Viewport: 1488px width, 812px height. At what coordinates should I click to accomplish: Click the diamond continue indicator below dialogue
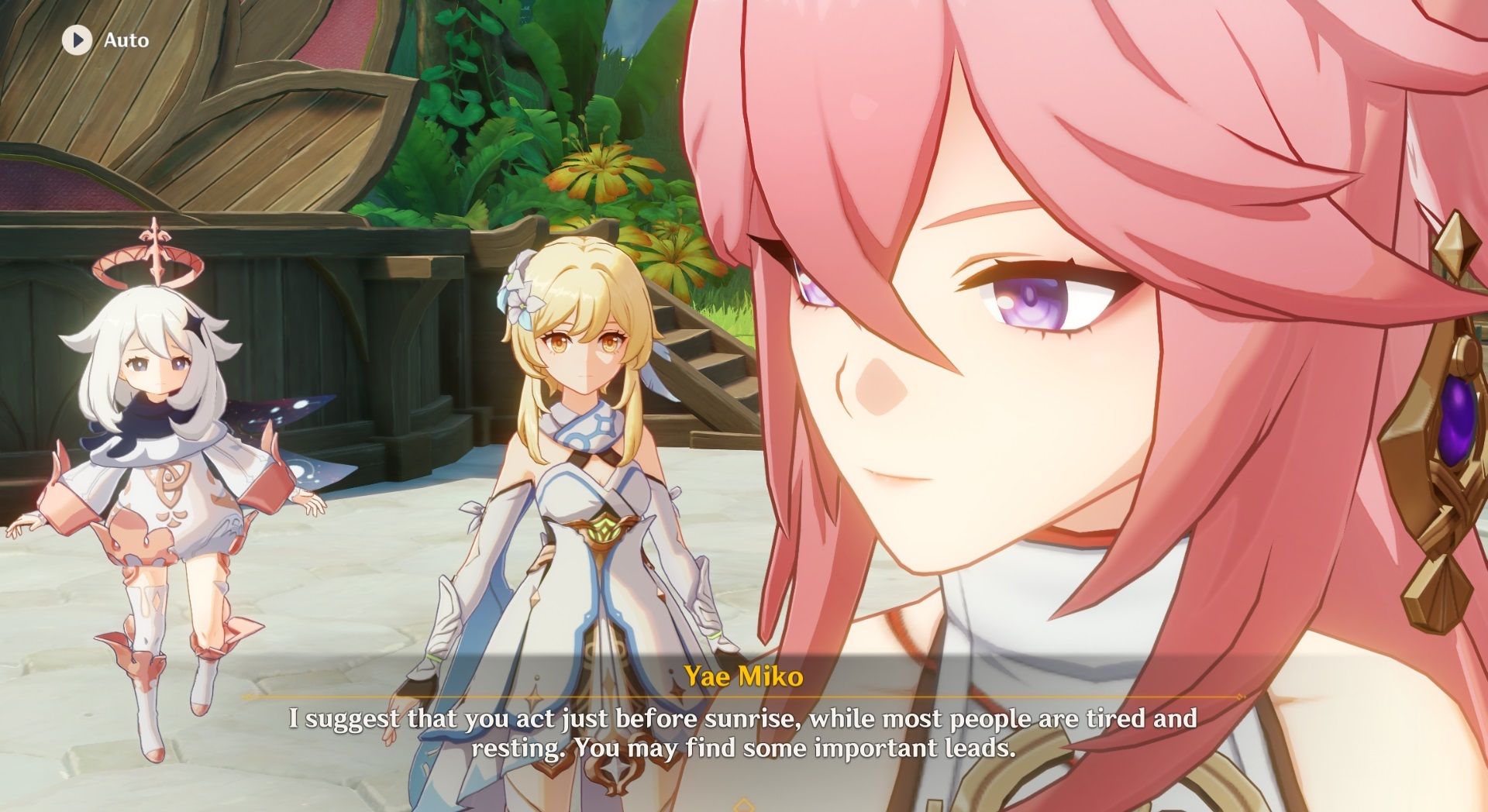pos(744,806)
